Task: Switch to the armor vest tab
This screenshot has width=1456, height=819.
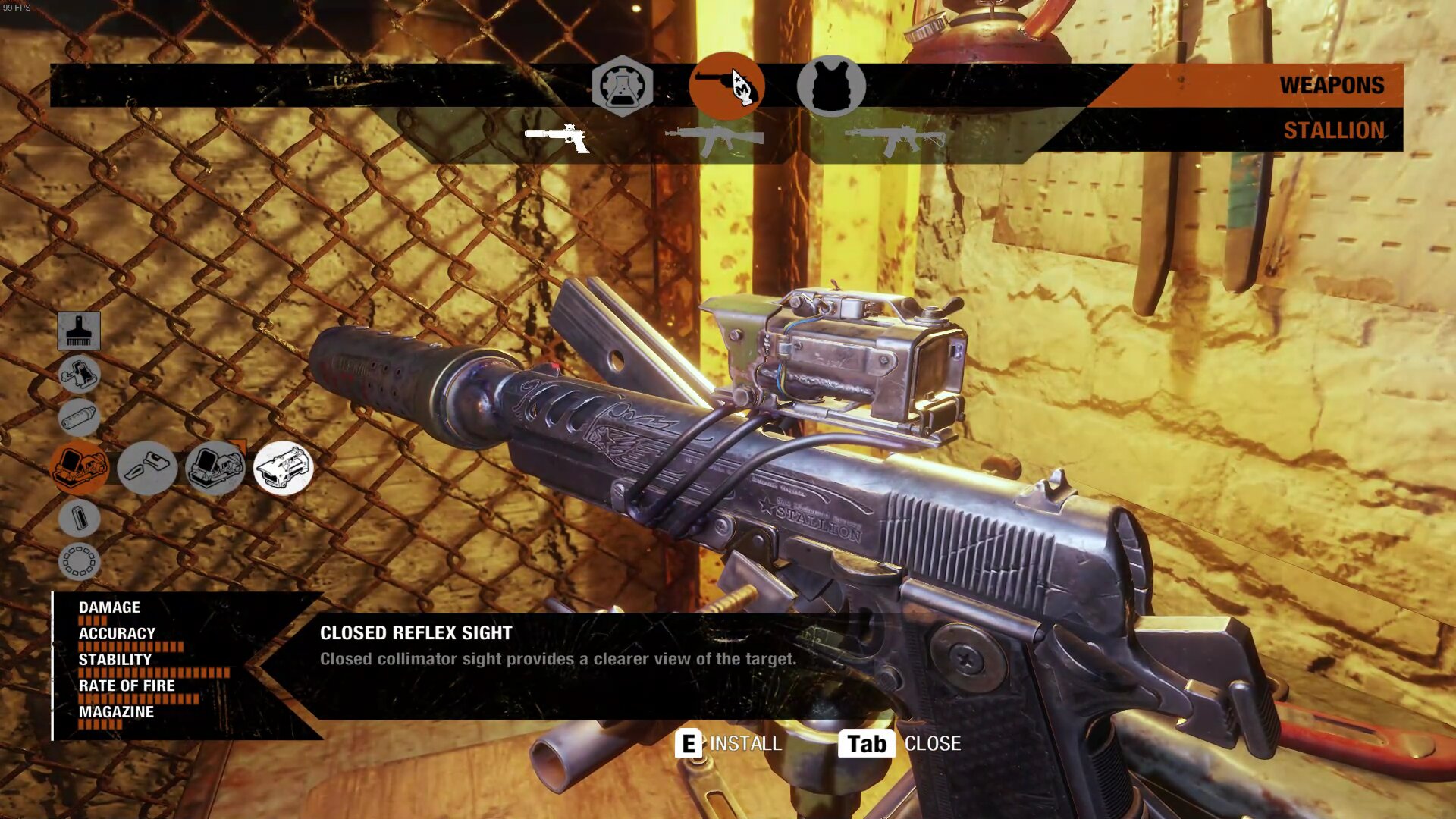Action: click(831, 86)
